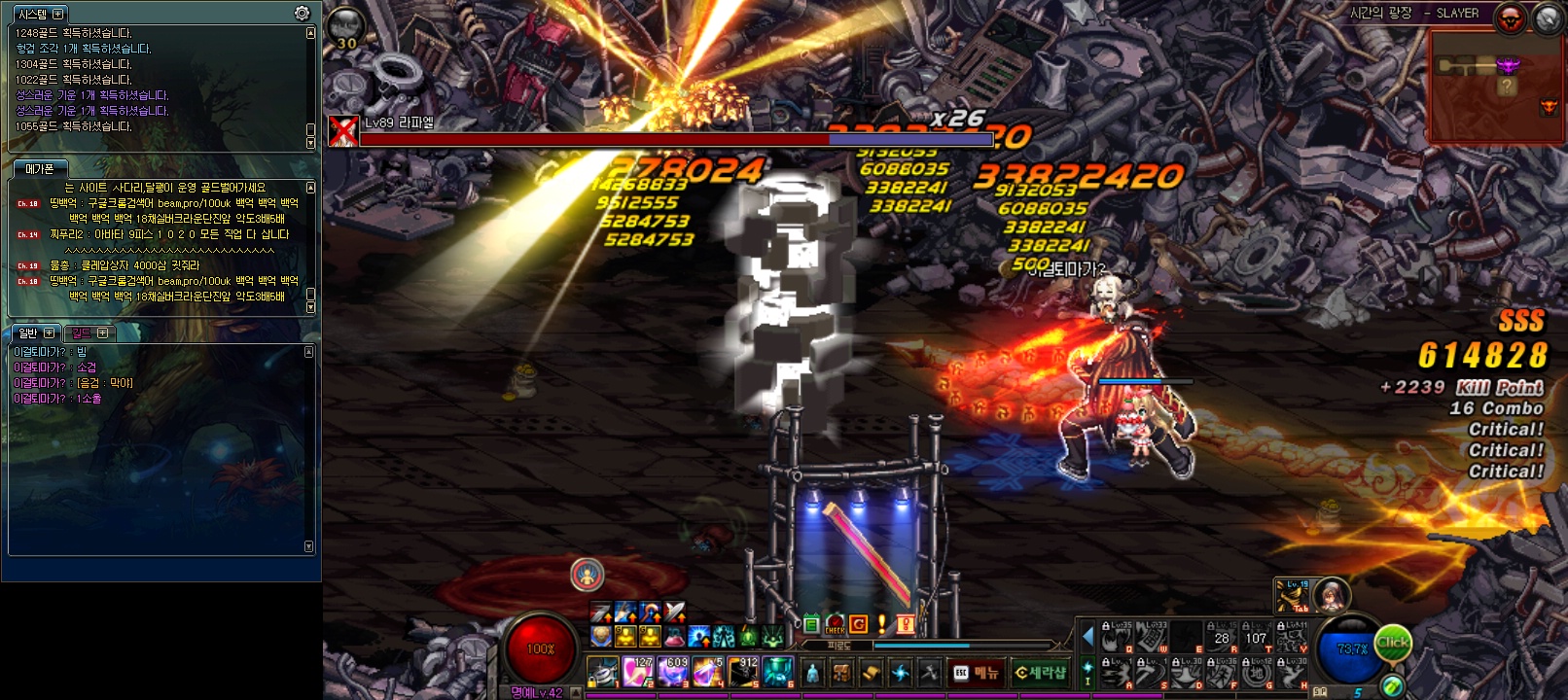Switch to the 일반 chat tab
This screenshot has height=700, width=1568.
click(x=28, y=333)
